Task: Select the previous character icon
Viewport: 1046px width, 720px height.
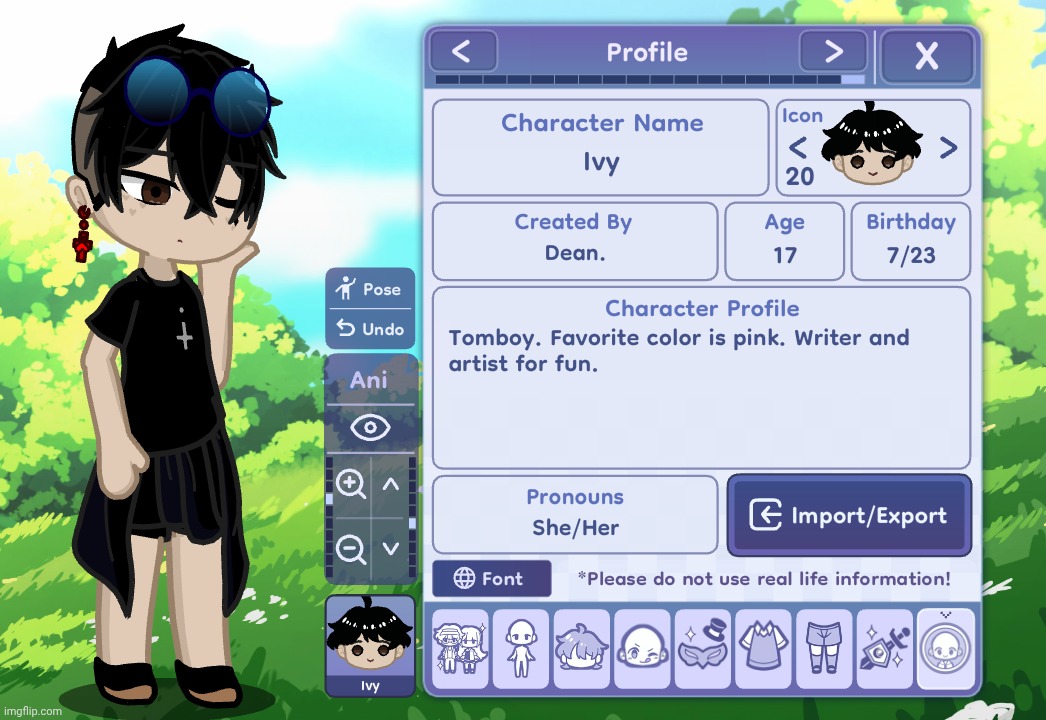Action: 798,149
